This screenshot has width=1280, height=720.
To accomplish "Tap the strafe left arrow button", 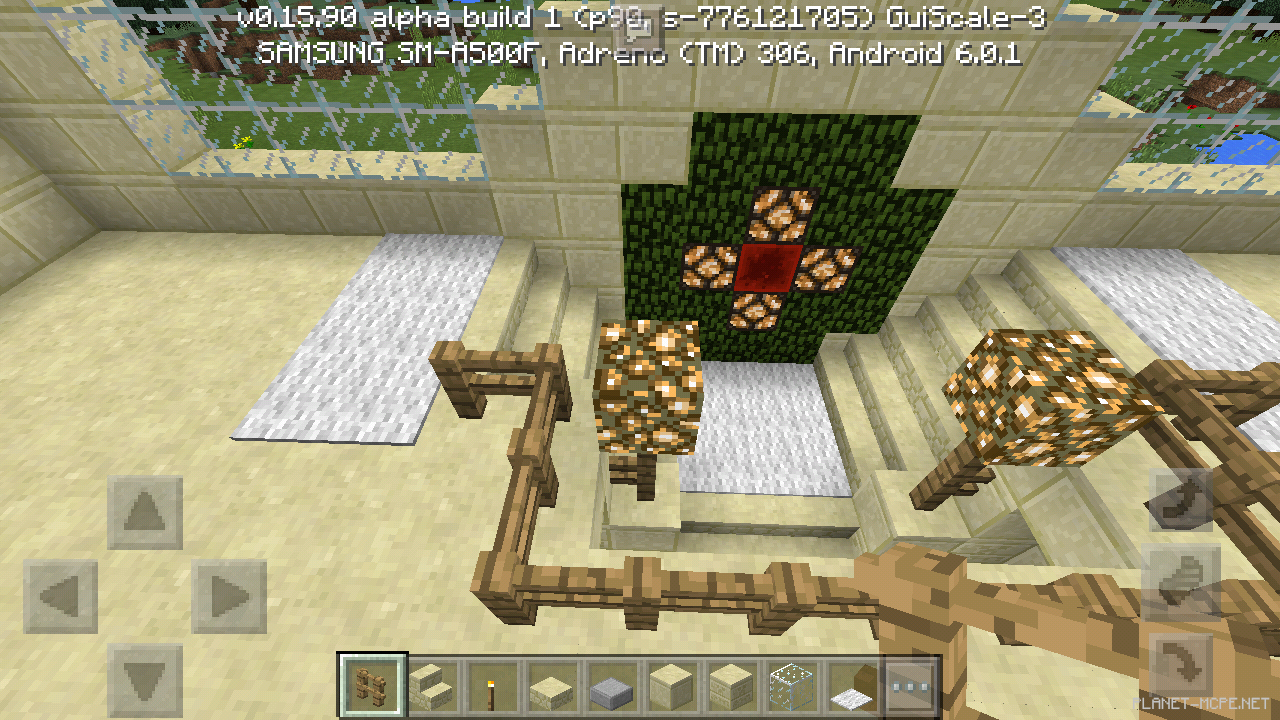I will click(61, 598).
